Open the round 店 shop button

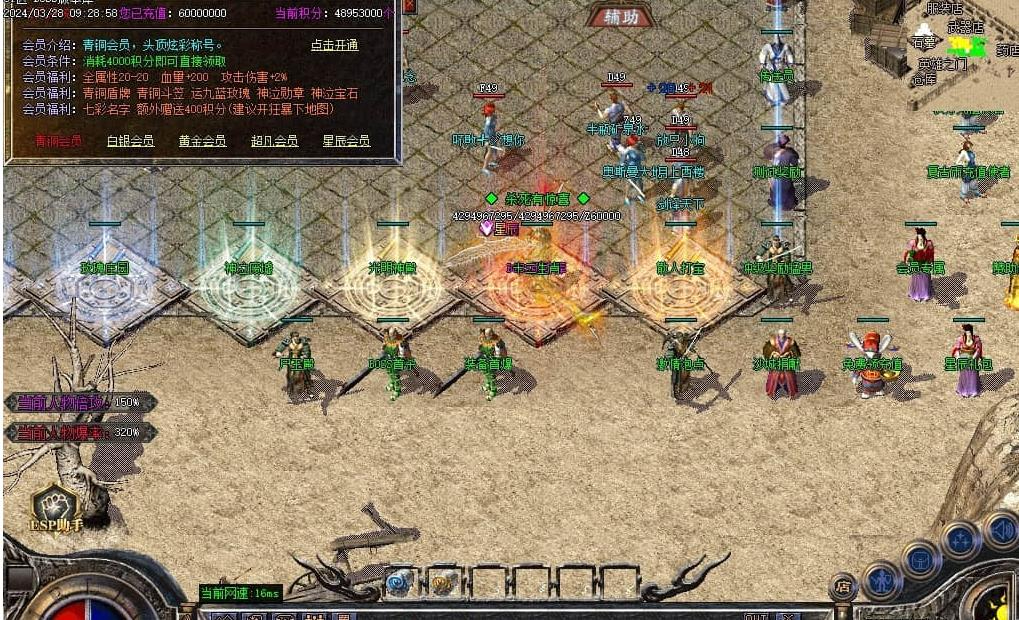click(x=842, y=587)
